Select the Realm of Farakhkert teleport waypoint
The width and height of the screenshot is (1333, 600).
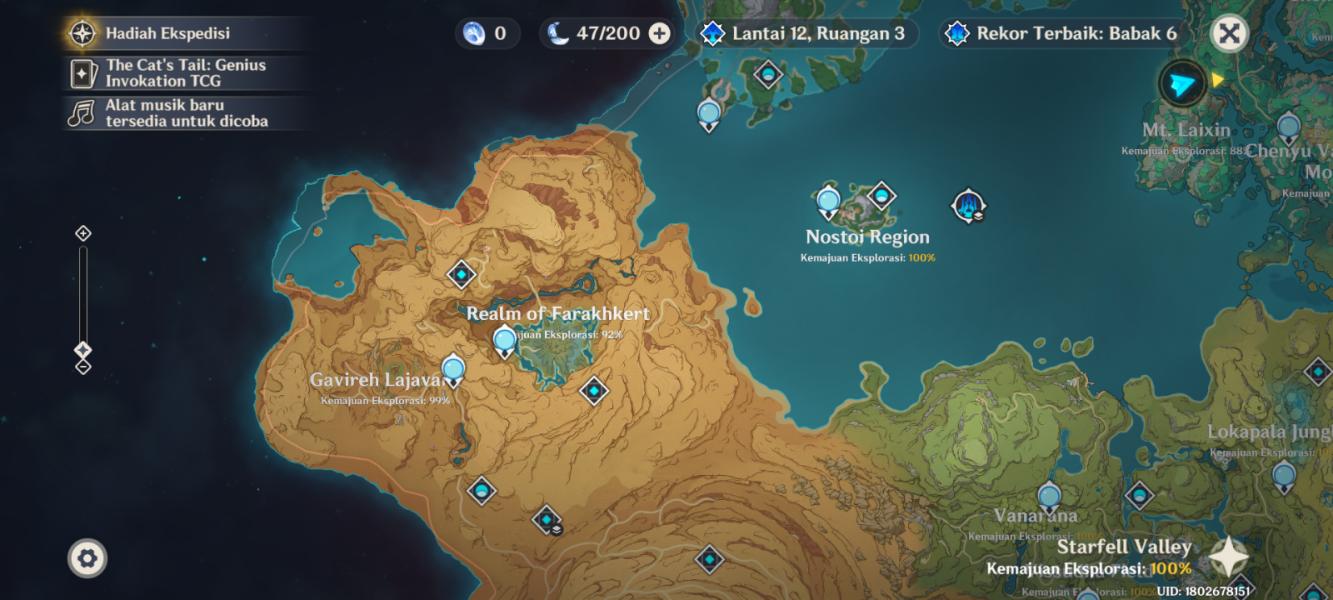[505, 341]
